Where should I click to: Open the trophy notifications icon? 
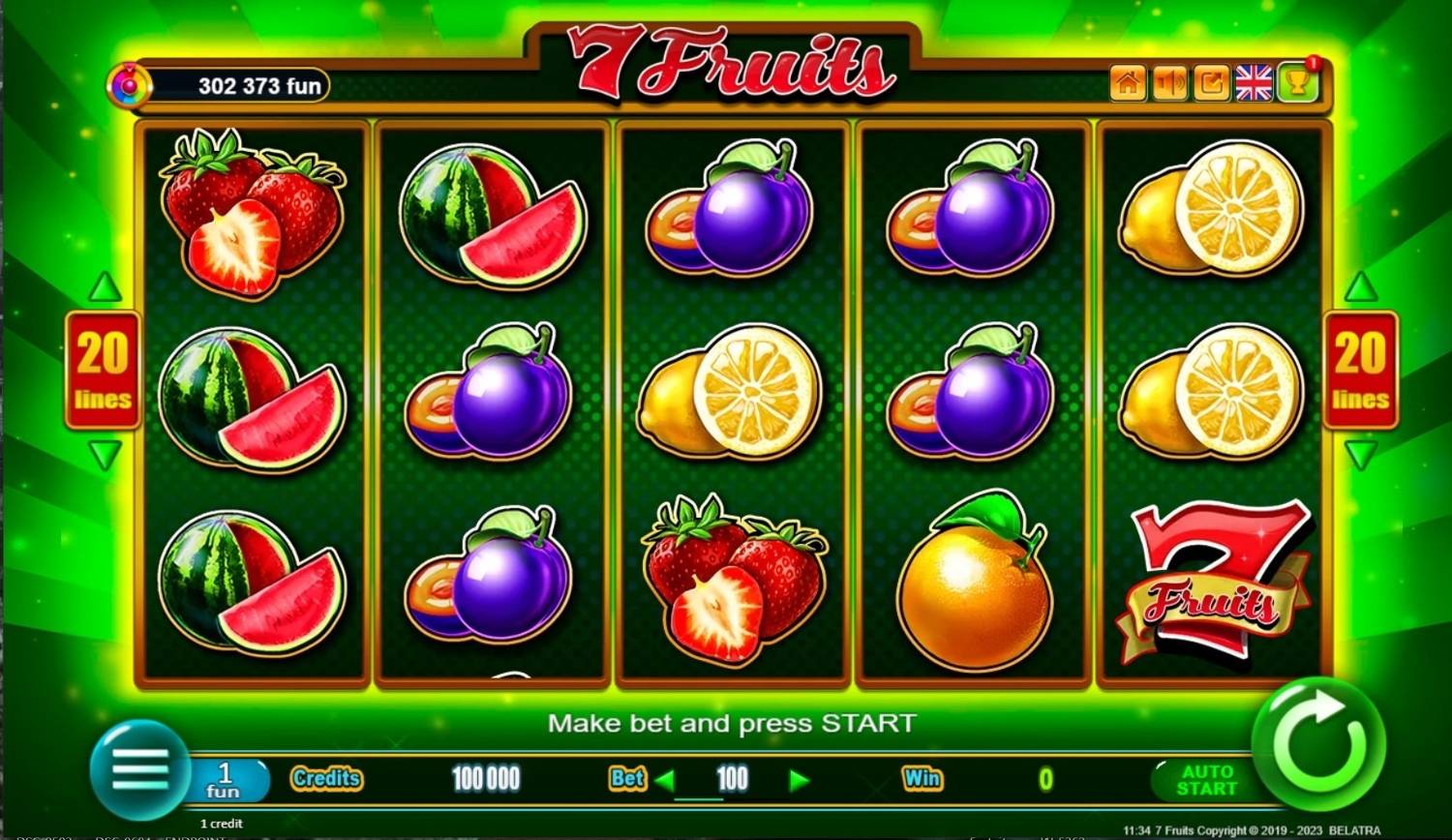point(1297,83)
